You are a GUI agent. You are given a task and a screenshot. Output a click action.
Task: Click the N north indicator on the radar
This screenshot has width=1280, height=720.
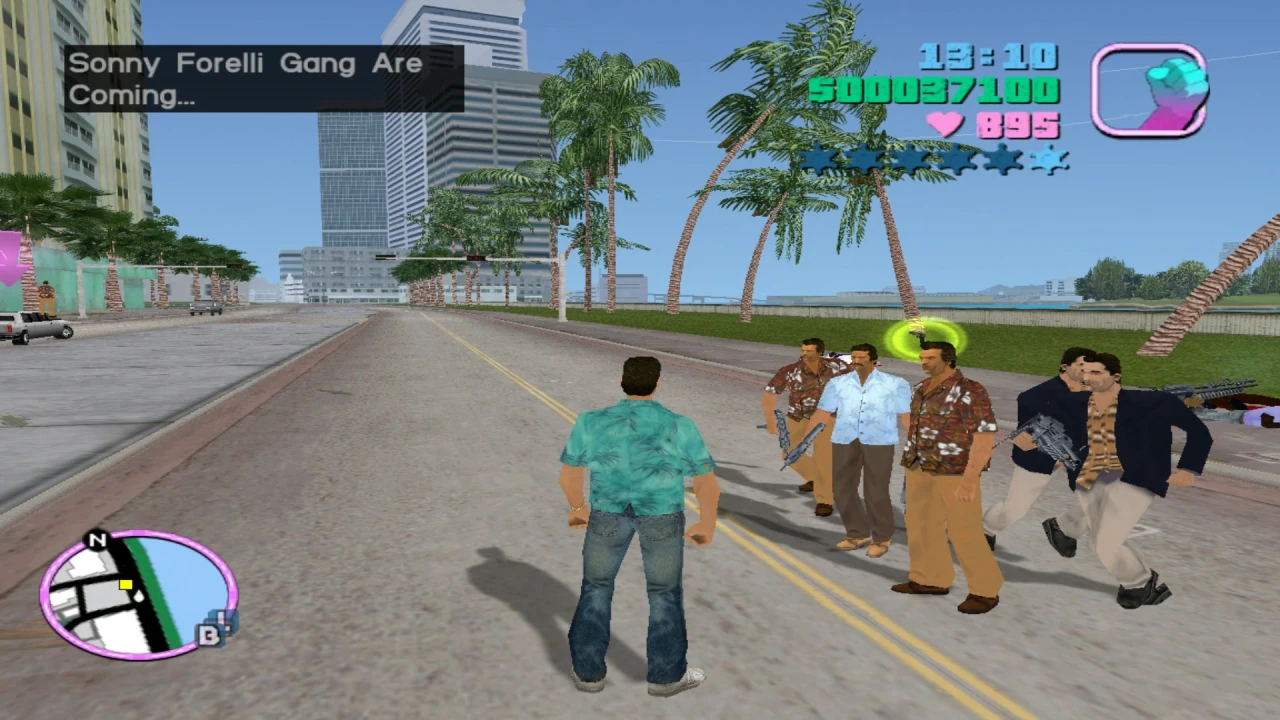(96, 539)
